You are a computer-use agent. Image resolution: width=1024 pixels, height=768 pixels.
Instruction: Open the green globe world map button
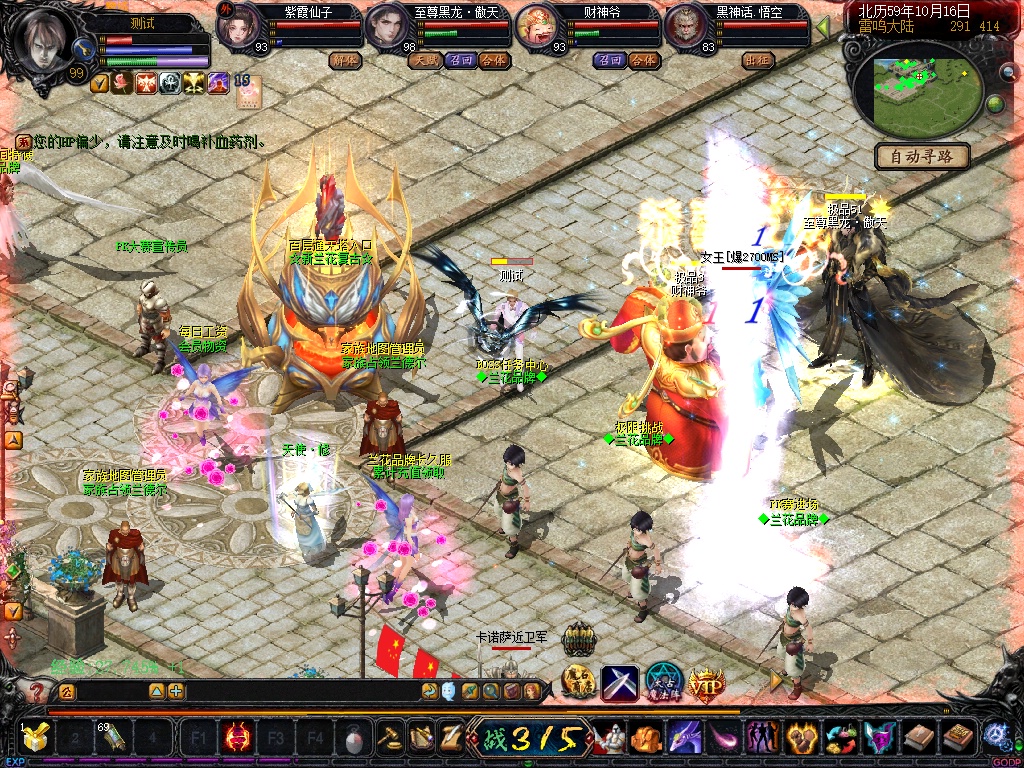(x=995, y=103)
